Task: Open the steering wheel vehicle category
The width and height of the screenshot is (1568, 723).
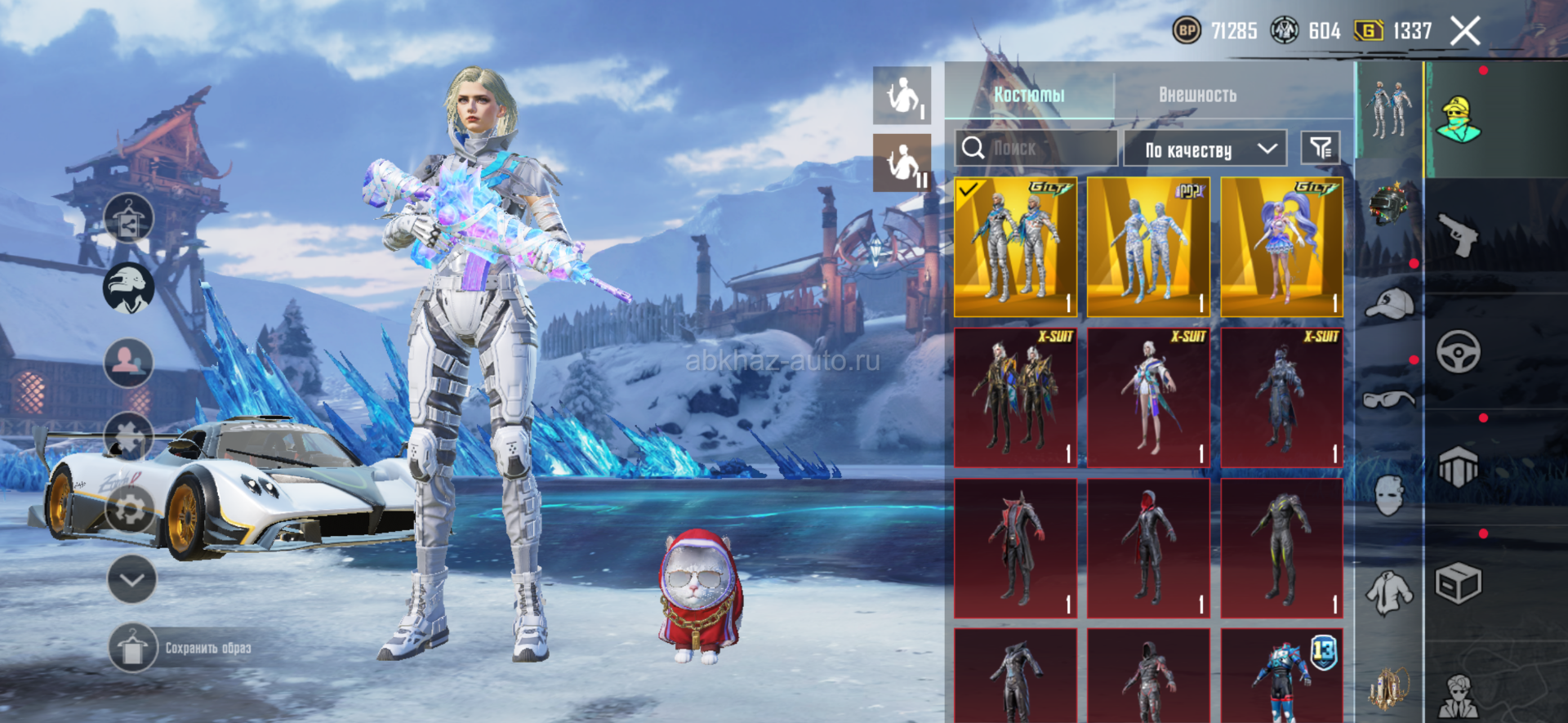Action: pos(1459,352)
